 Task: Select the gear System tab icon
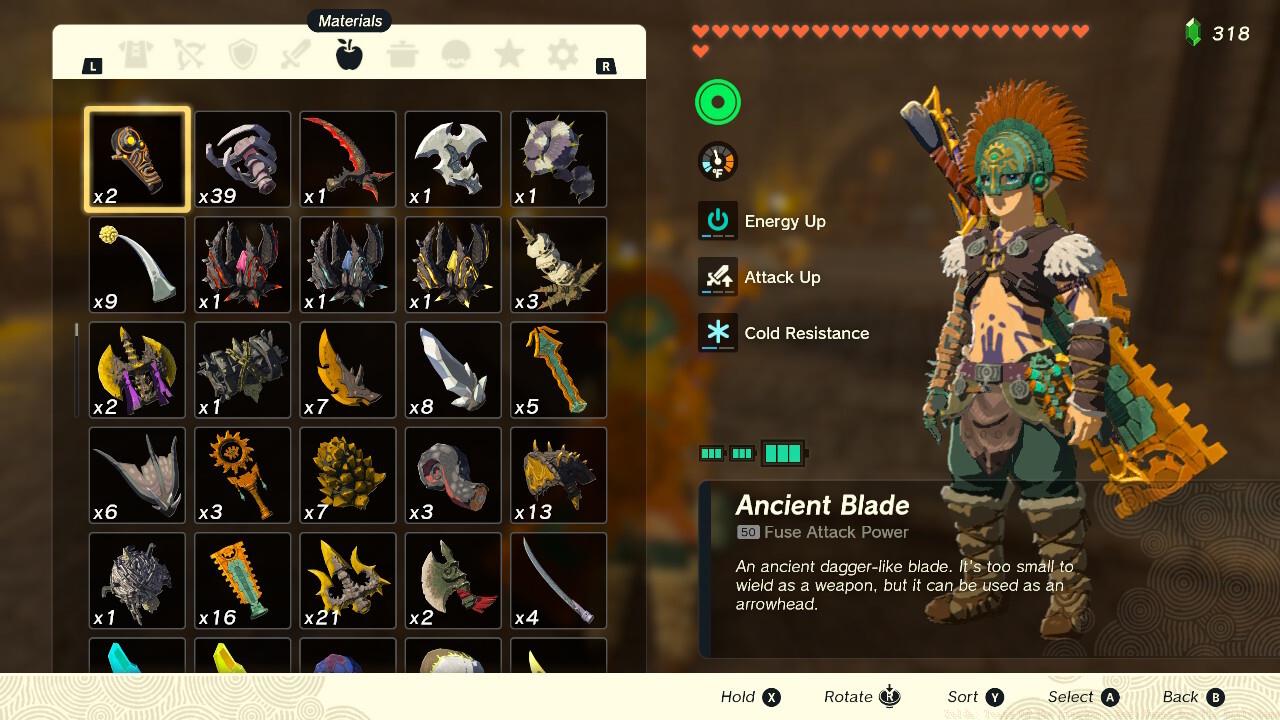(x=561, y=55)
